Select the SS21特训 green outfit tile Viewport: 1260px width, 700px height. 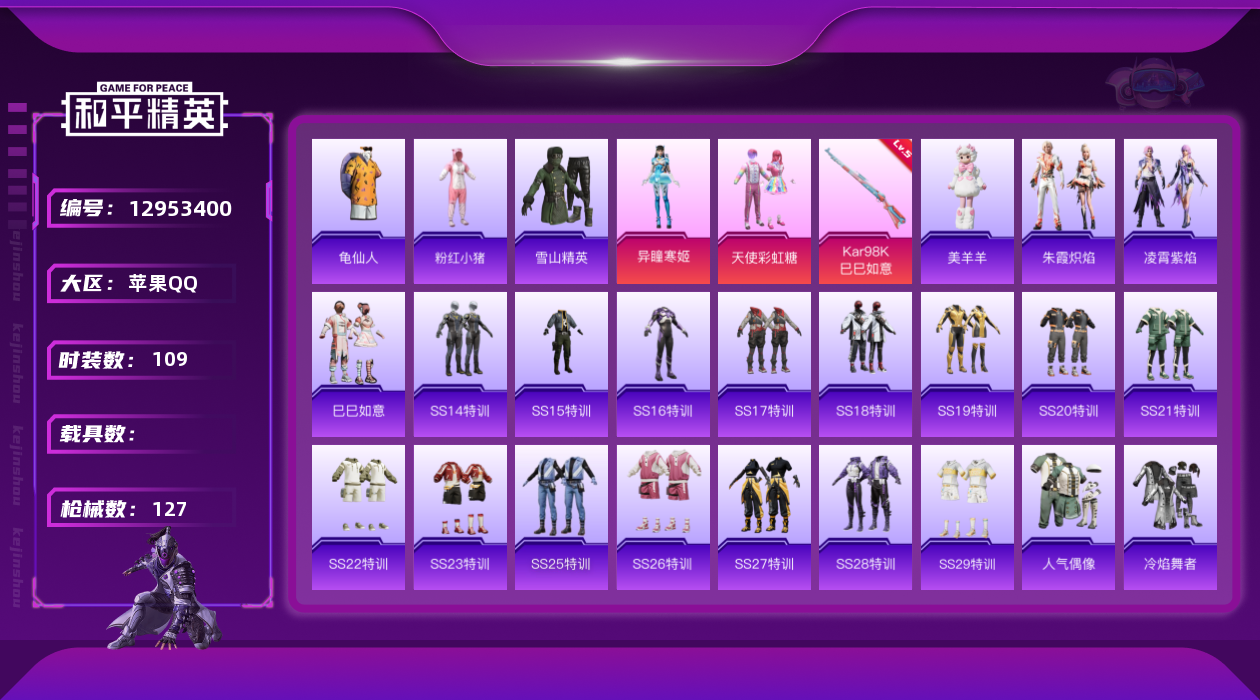(x=1170, y=364)
